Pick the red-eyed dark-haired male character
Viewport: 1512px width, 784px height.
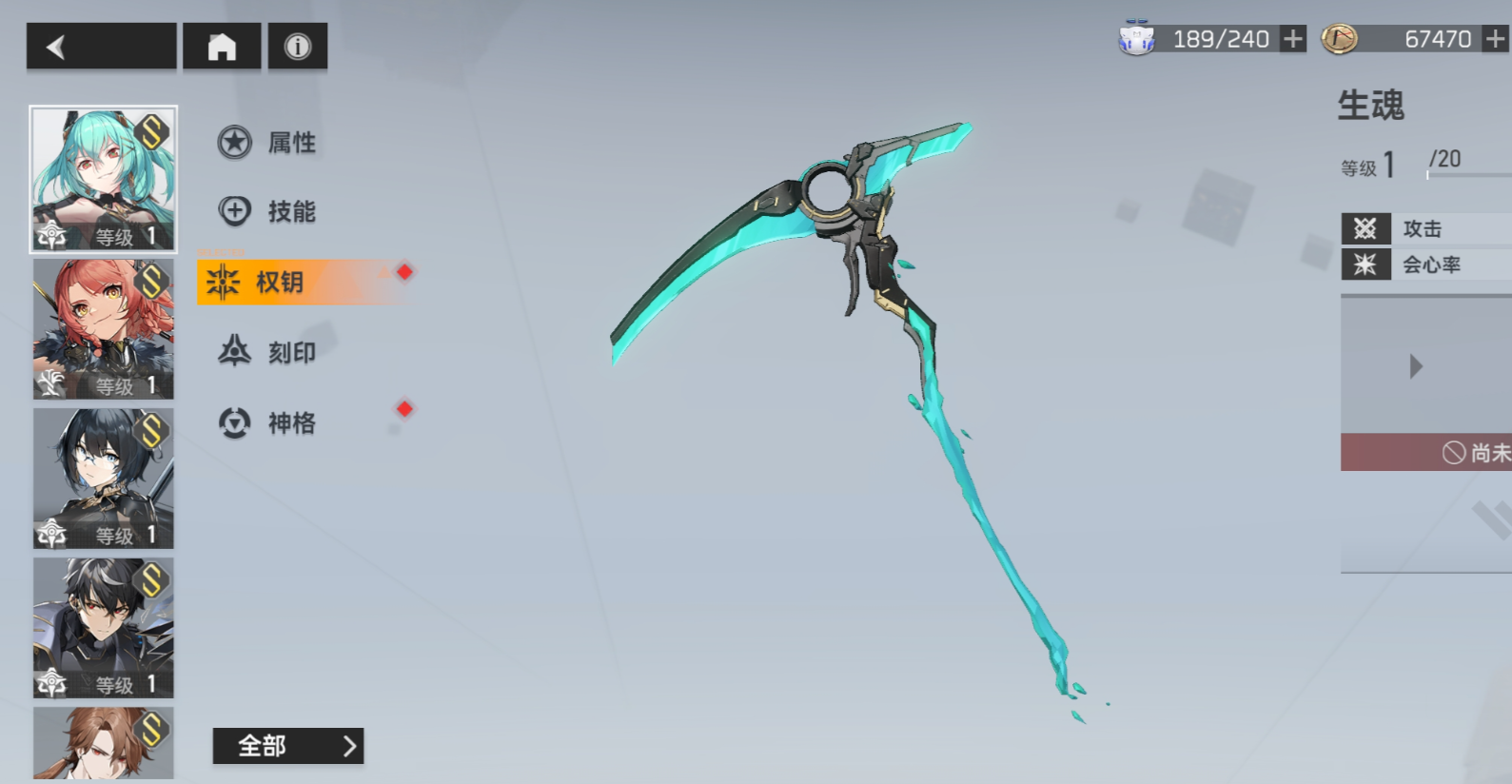click(x=104, y=627)
